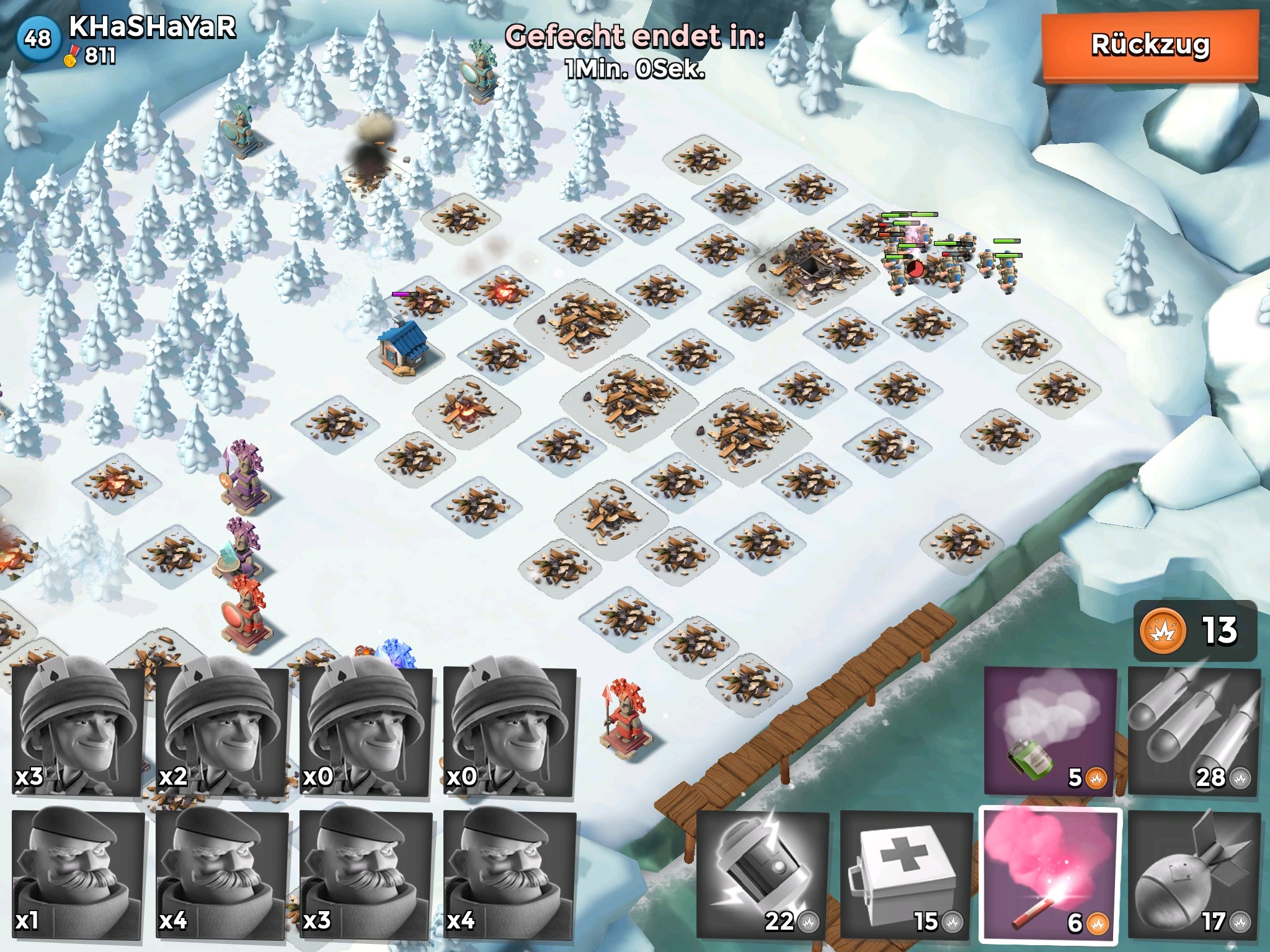Select the helmeted rifleman slot showing x3
Image resolution: width=1270 pixels, height=952 pixels.
pyautogui.click(x=78, y=731)
